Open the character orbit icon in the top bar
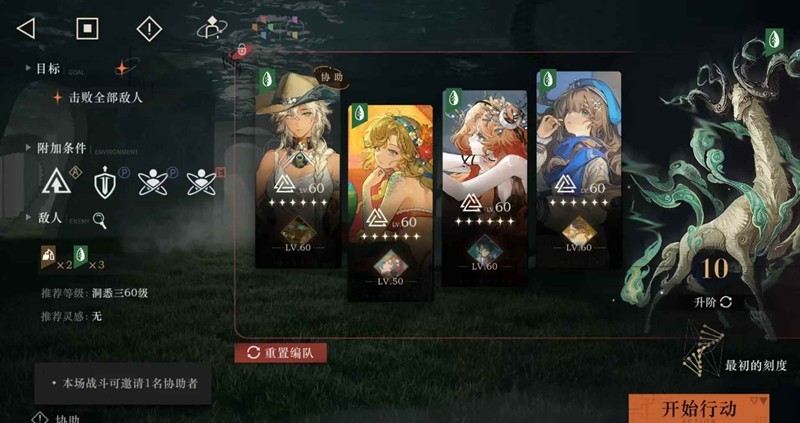Screen dimensions: 800x423 [x=211, y=28]
